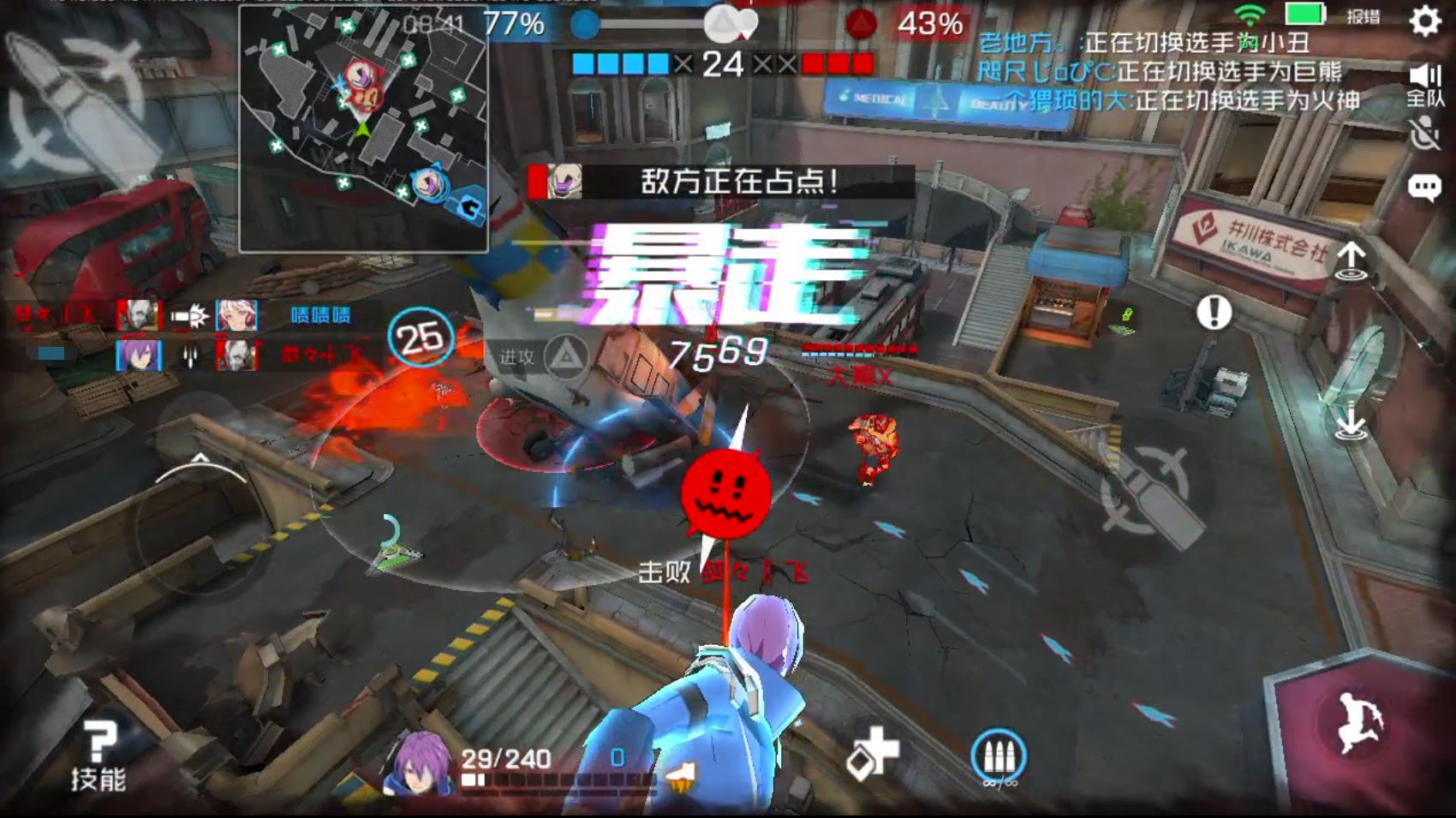Open the settings gear menu
The image size is (1456, 818).
click(x=1425, y=21)
